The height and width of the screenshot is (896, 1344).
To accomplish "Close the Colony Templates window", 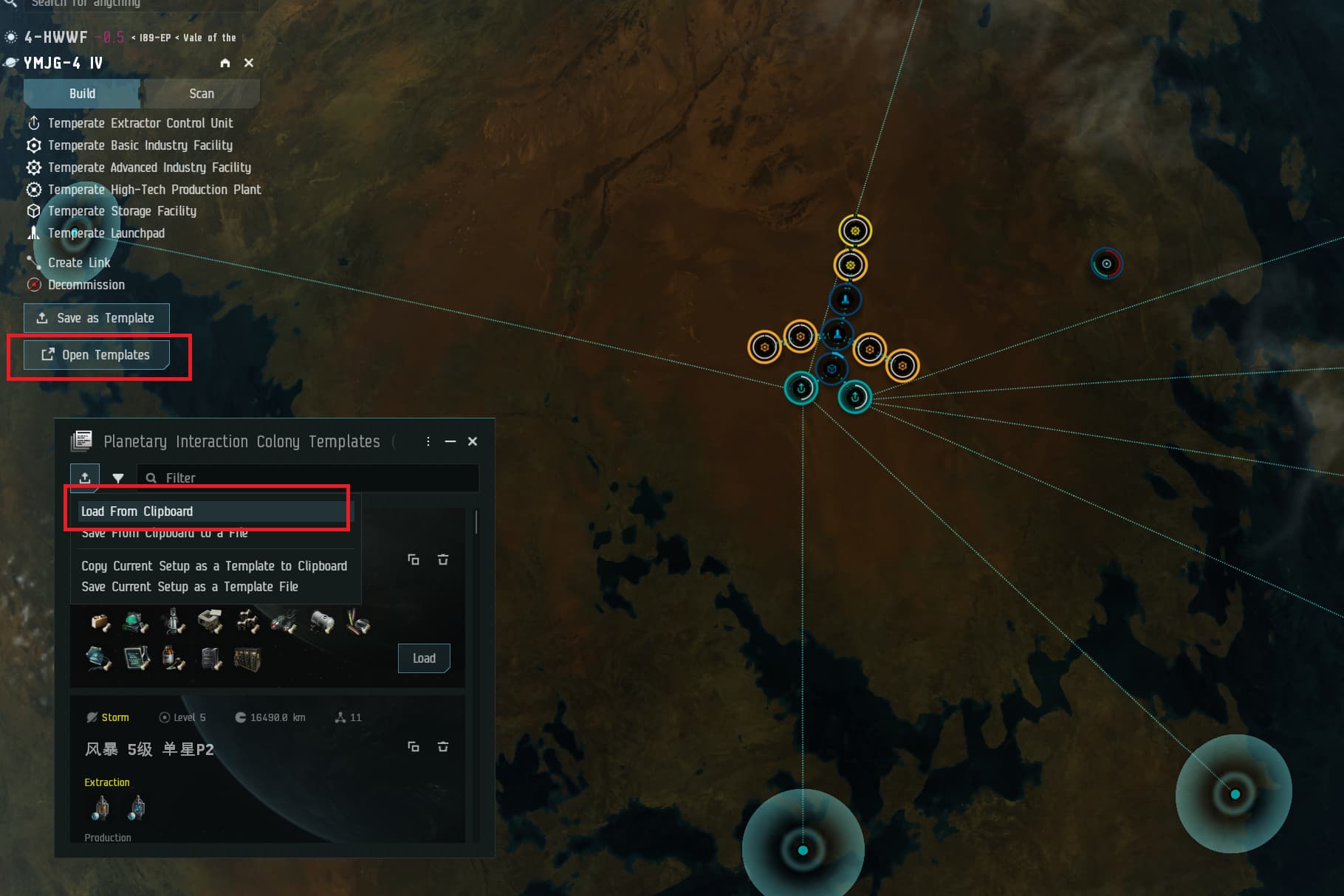I will (x=473, y=441).
